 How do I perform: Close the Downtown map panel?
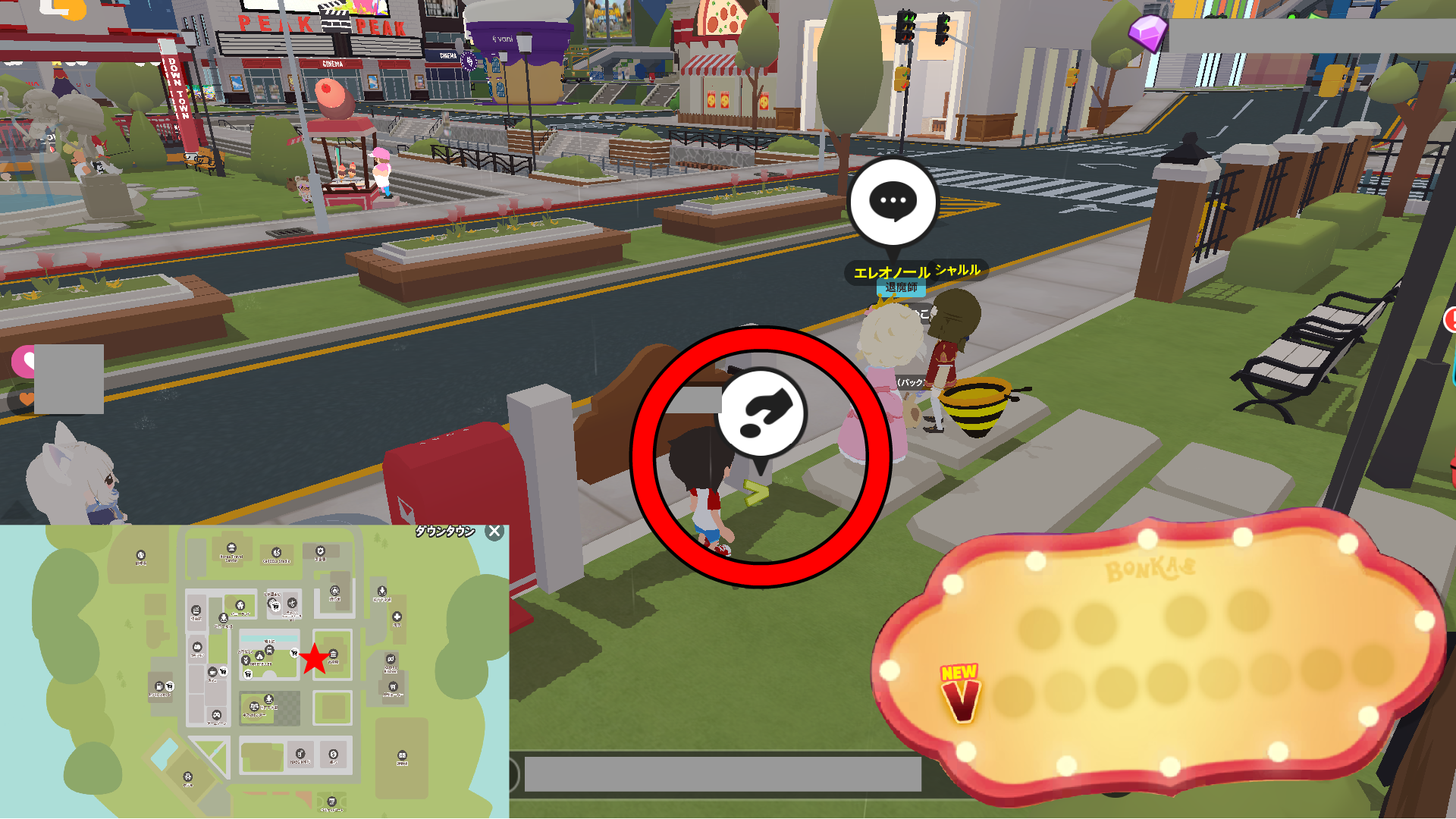494,532
